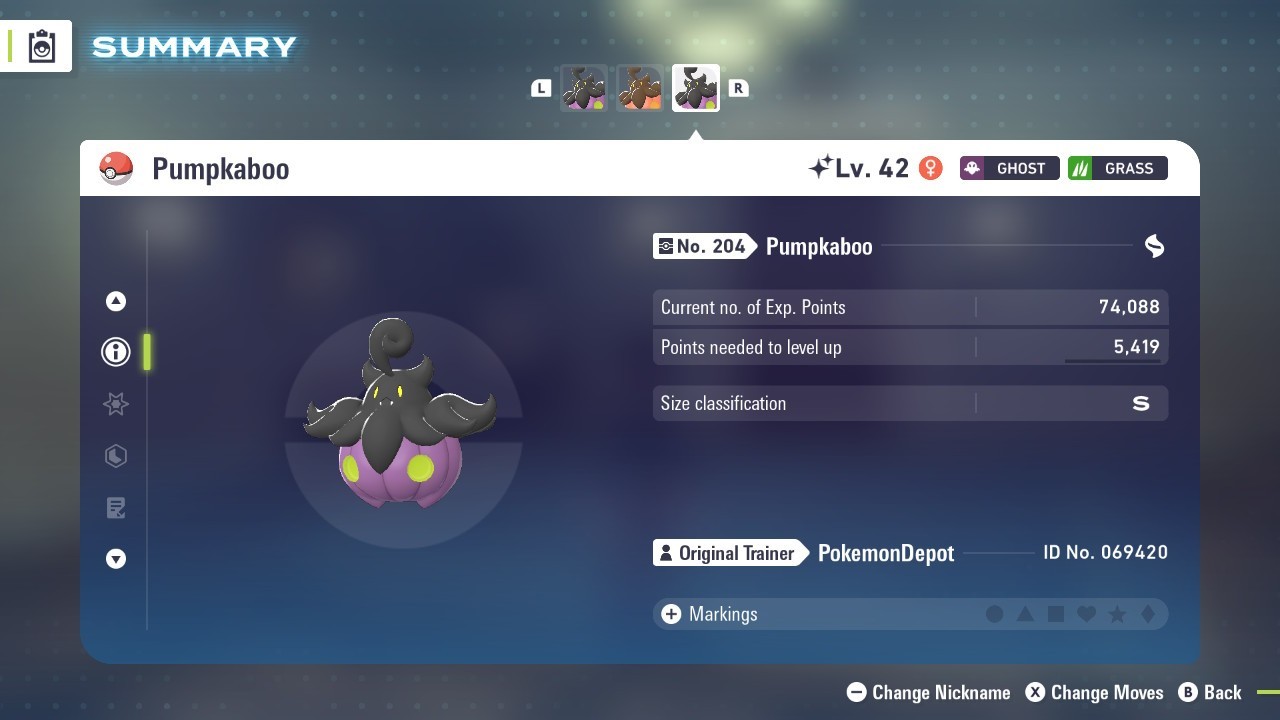Image resolution: width=1280 pixels, height=720 pixels.
Task: Click the trainer silhouette icon on Original Trainer banner
Action: tap(666, 552)
